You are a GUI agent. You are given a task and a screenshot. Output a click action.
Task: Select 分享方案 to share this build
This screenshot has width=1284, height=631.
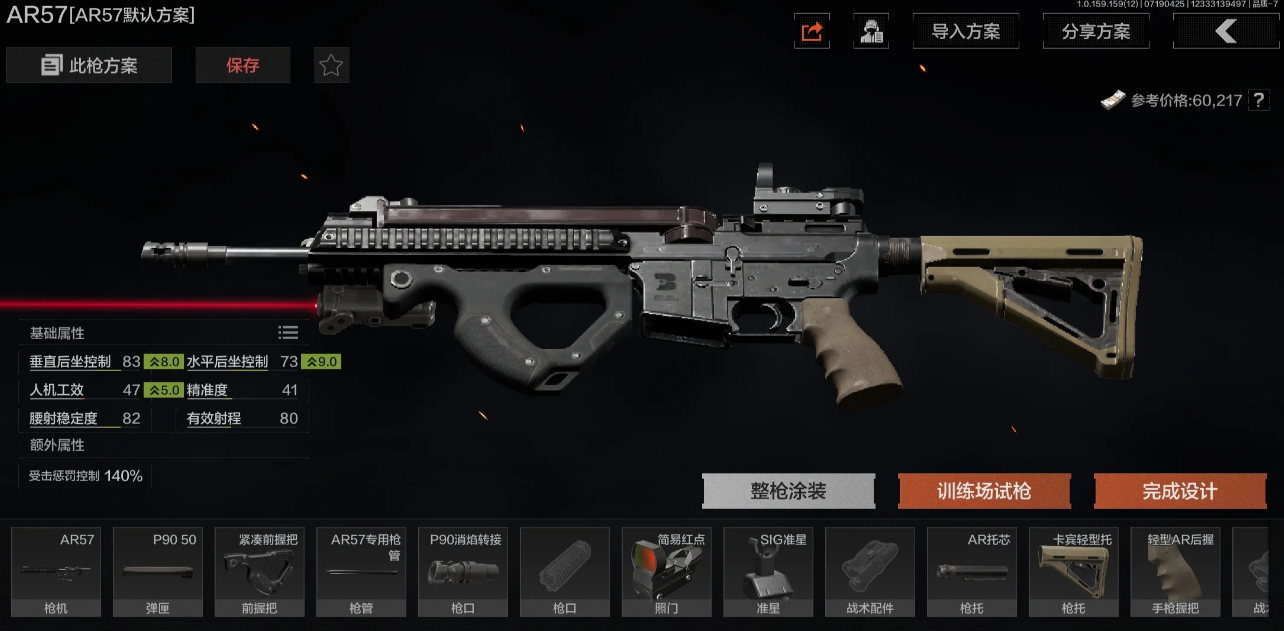coord(1096,32)
